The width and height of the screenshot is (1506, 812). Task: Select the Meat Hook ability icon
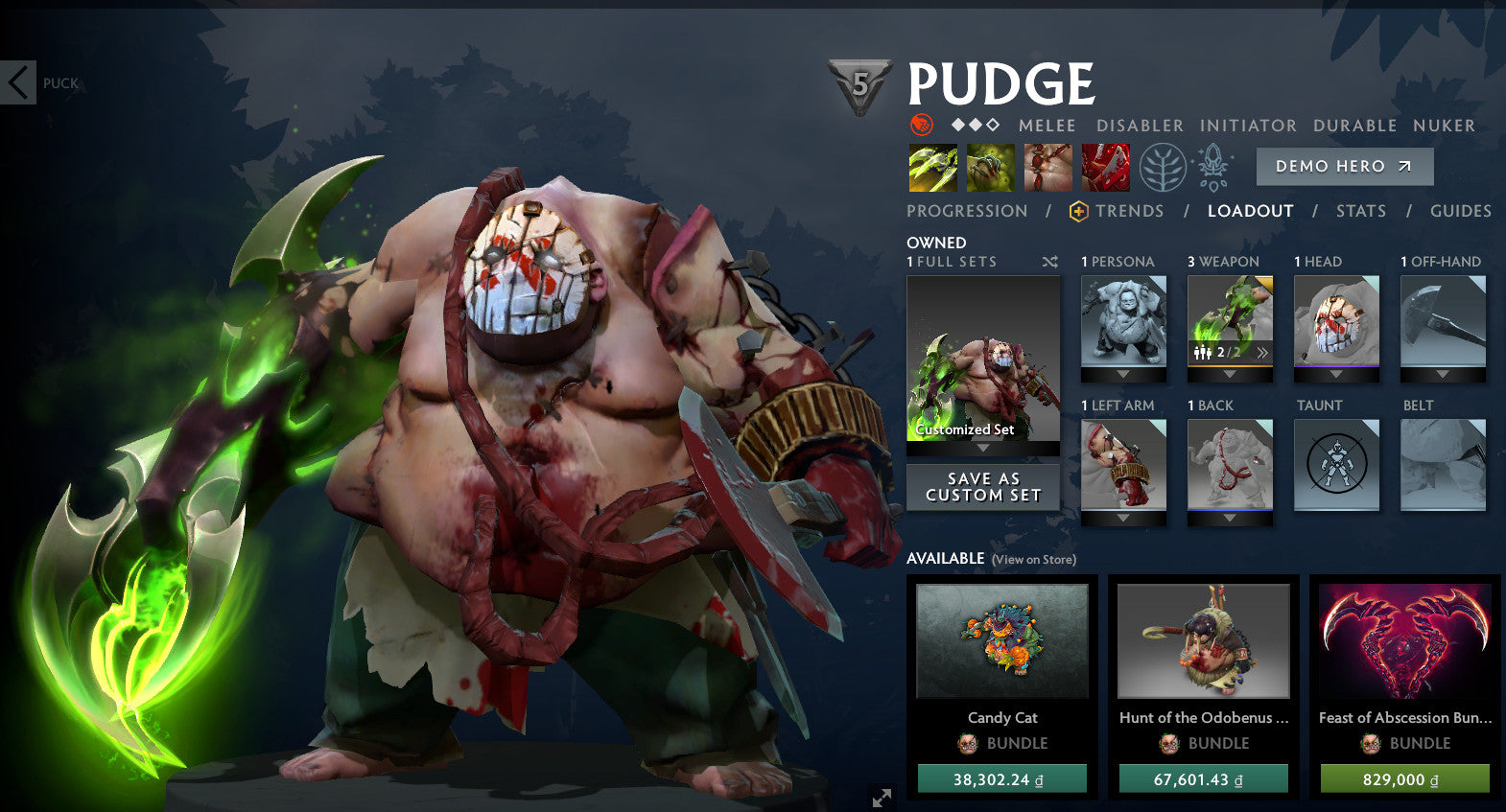pyautogui.click(x=932, y=166)
